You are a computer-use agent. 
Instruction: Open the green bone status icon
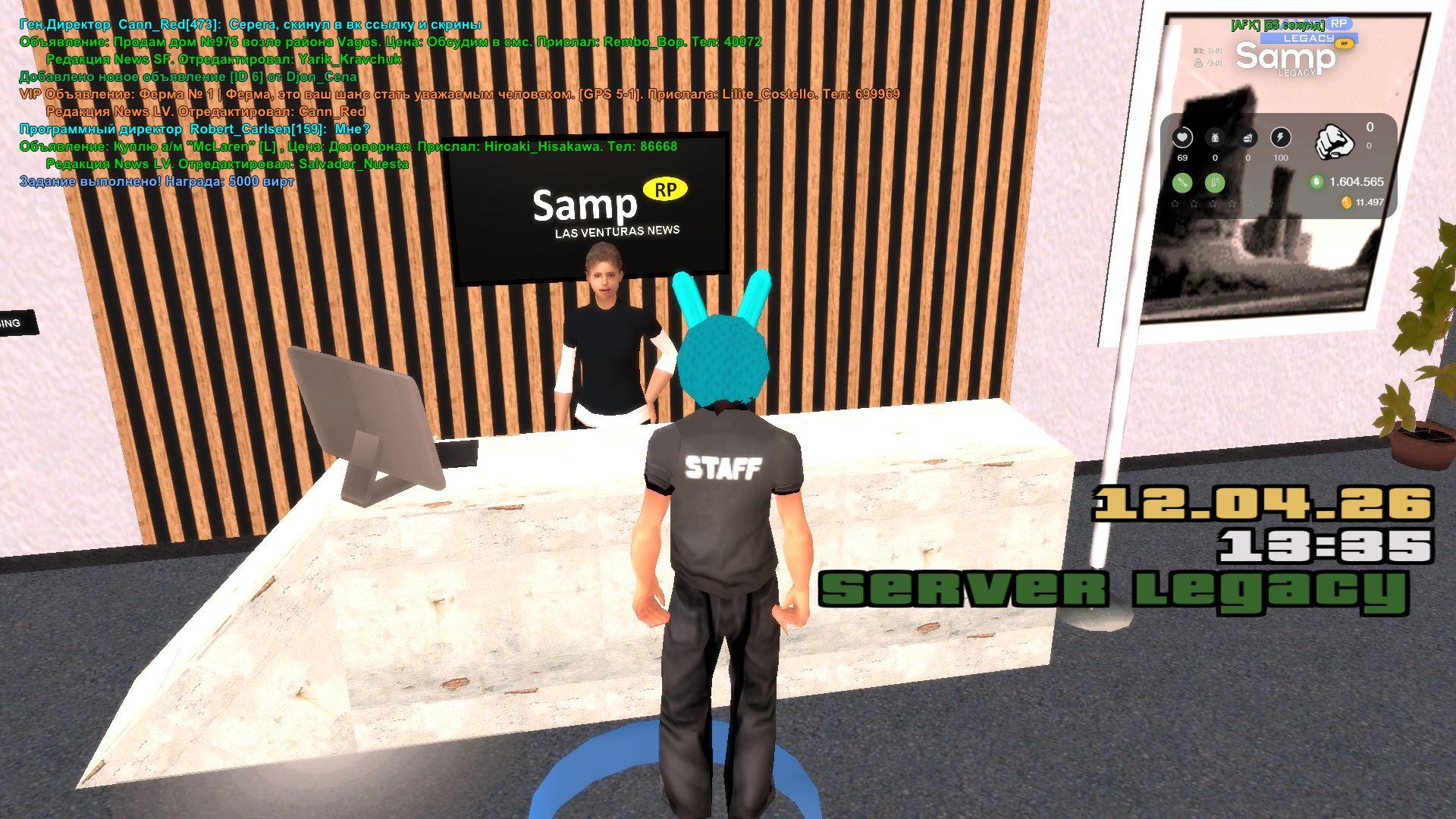pyautogui.click(x=1182, y=182)
